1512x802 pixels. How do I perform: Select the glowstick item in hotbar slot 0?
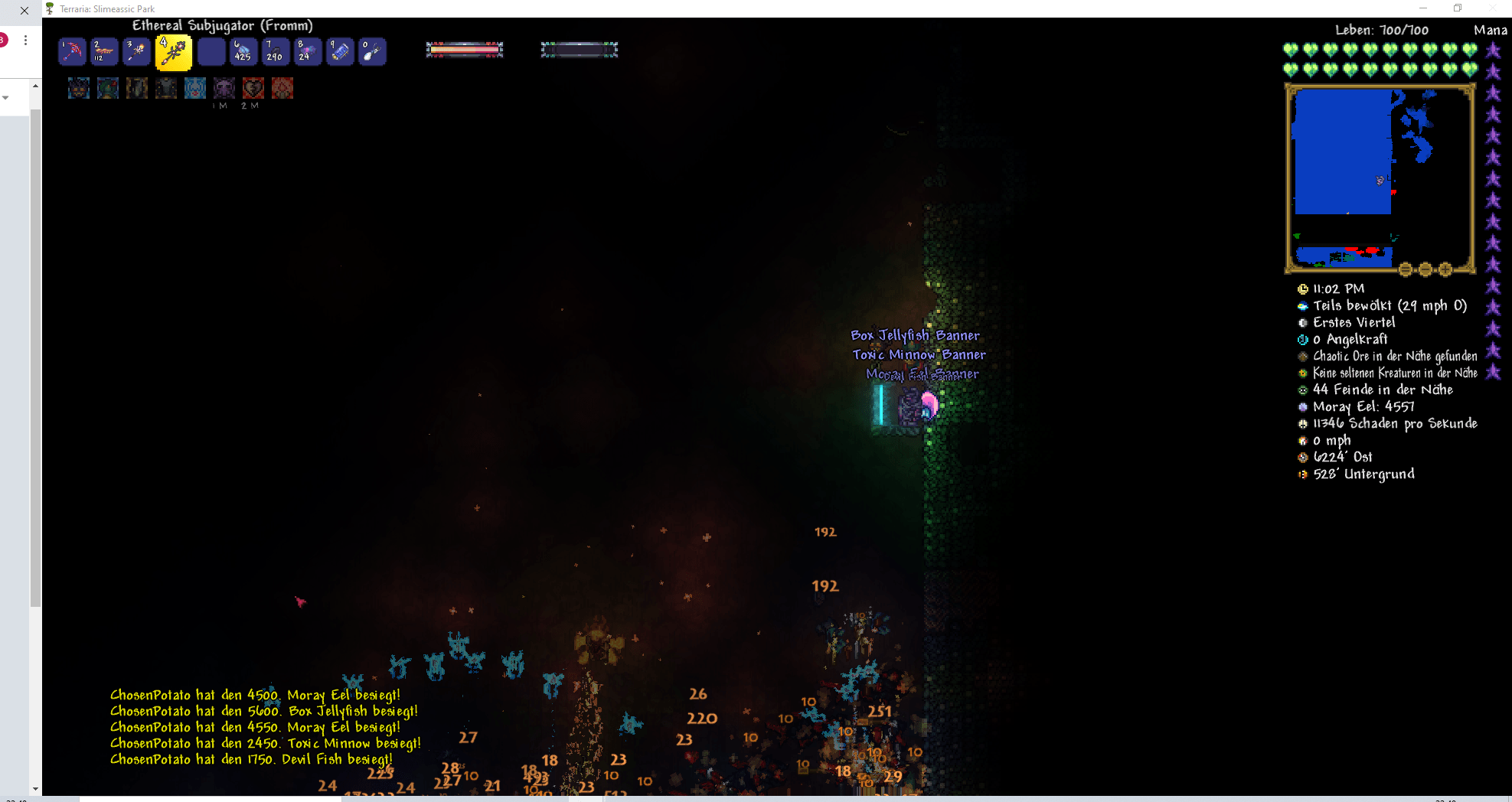372,51
